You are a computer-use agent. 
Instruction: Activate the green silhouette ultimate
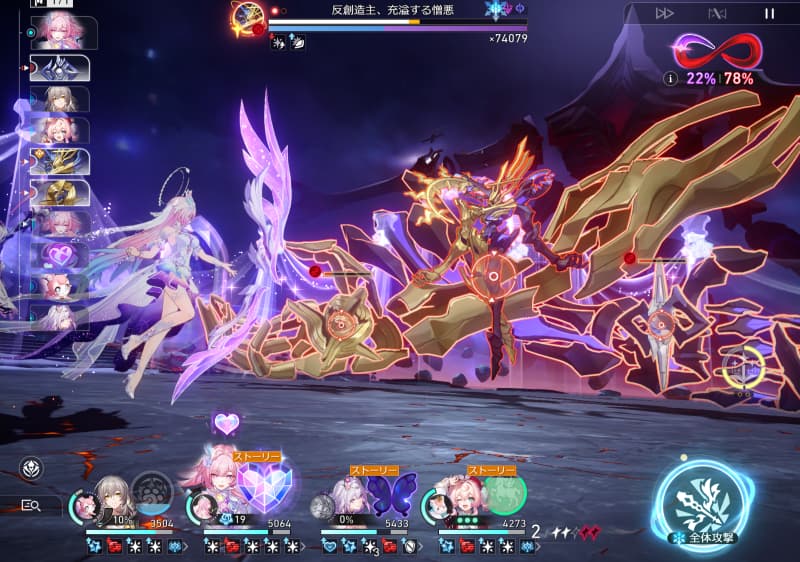tap(505, 494)
